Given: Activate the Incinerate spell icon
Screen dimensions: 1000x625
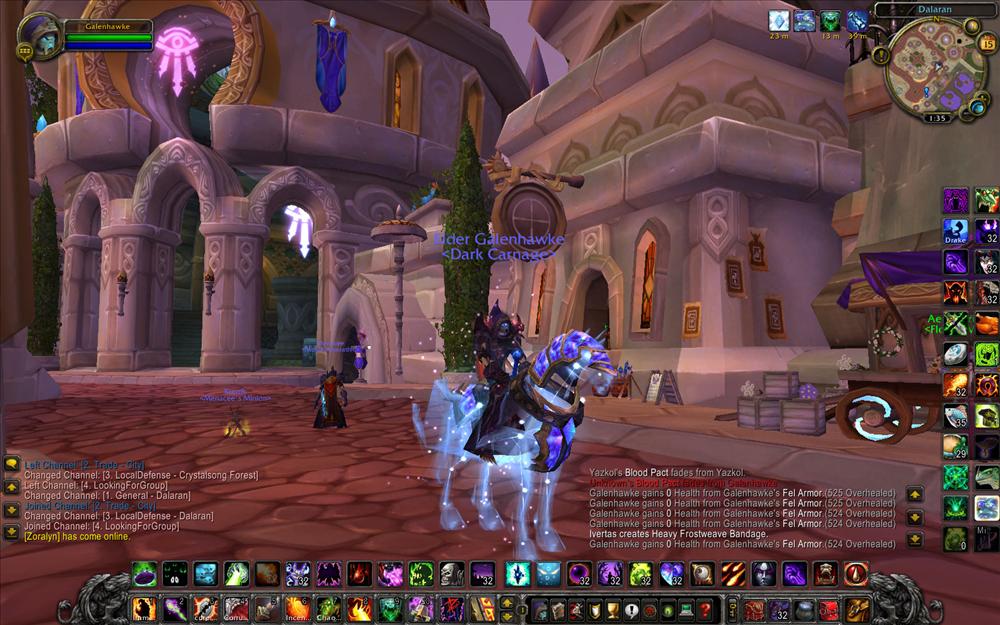Looking at the screenshot, I should [x=297, y=608].
